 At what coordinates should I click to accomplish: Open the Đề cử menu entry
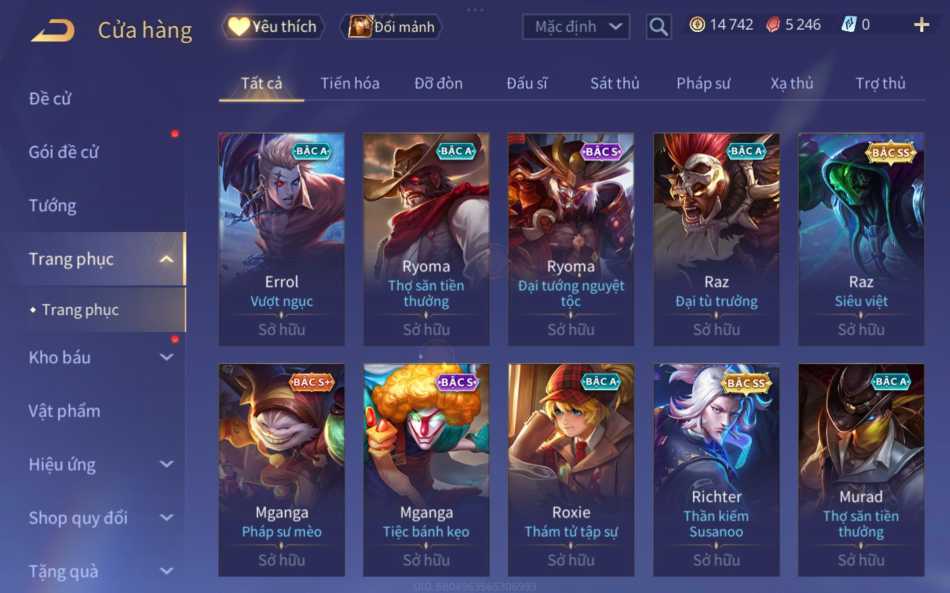click(50, 98)
